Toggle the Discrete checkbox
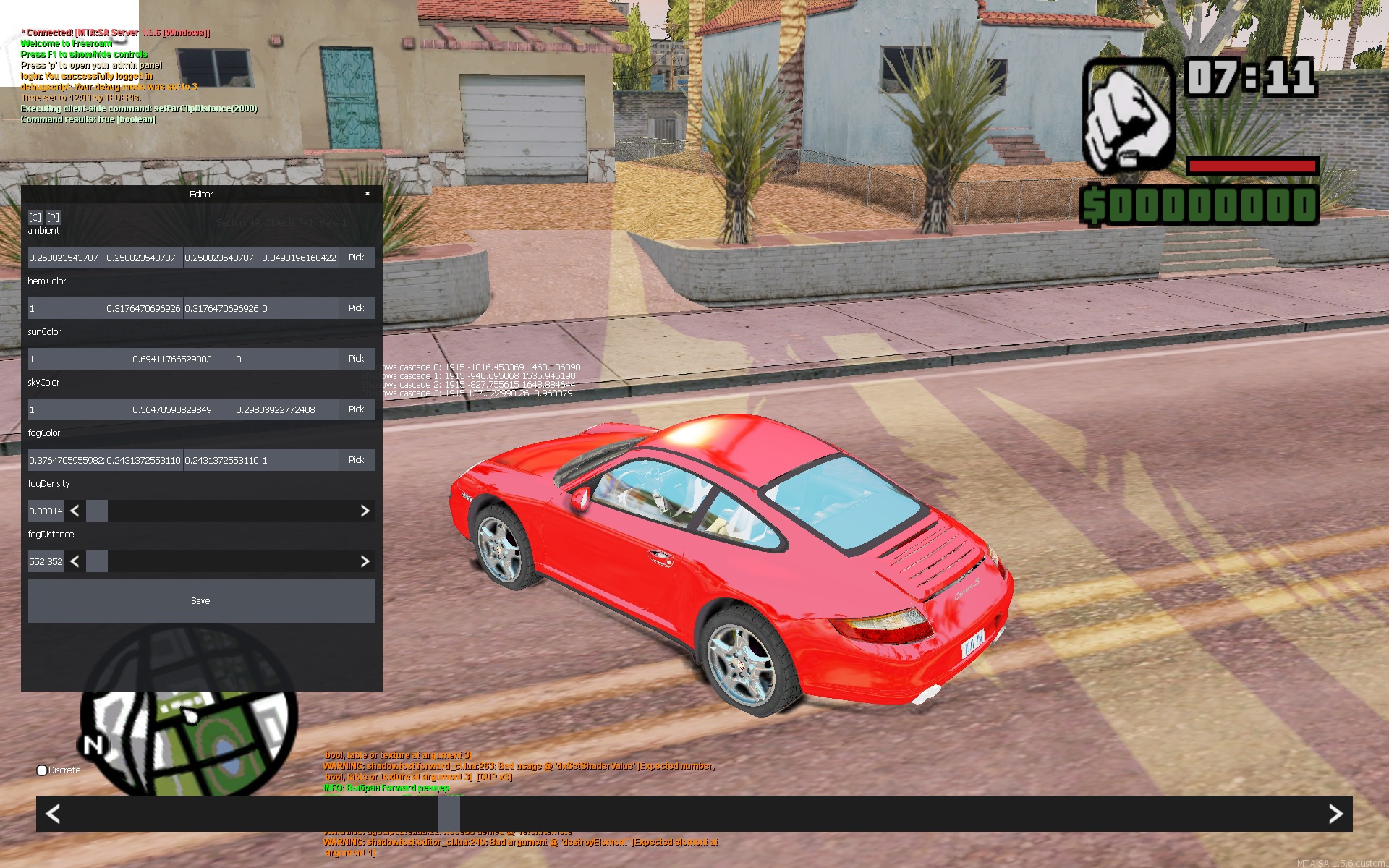The width and height of the screenshot is (1389, 868). (42, 770)
